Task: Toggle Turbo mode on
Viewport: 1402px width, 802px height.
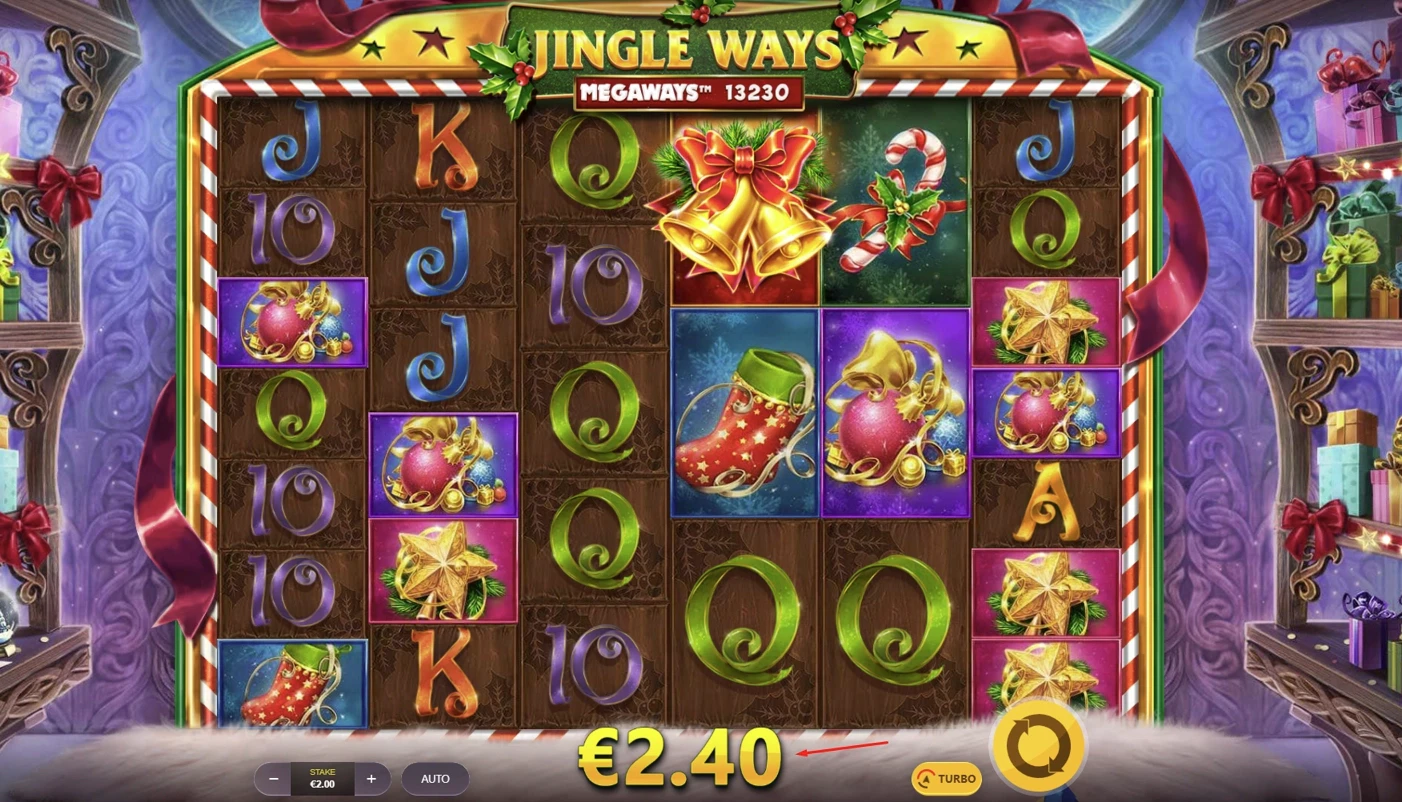Action: click(x=948, y=778)
